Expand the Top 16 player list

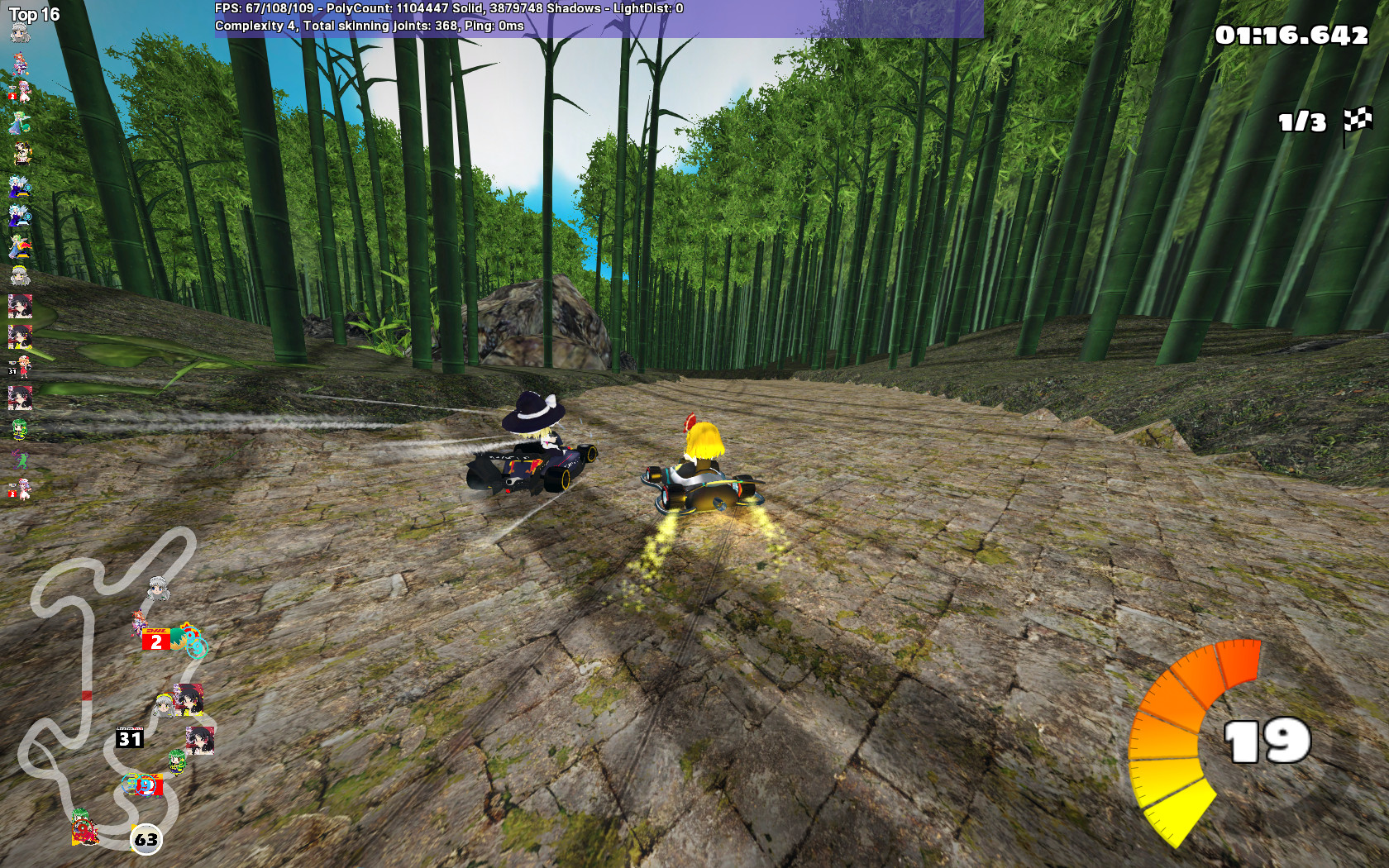(31, 12)
